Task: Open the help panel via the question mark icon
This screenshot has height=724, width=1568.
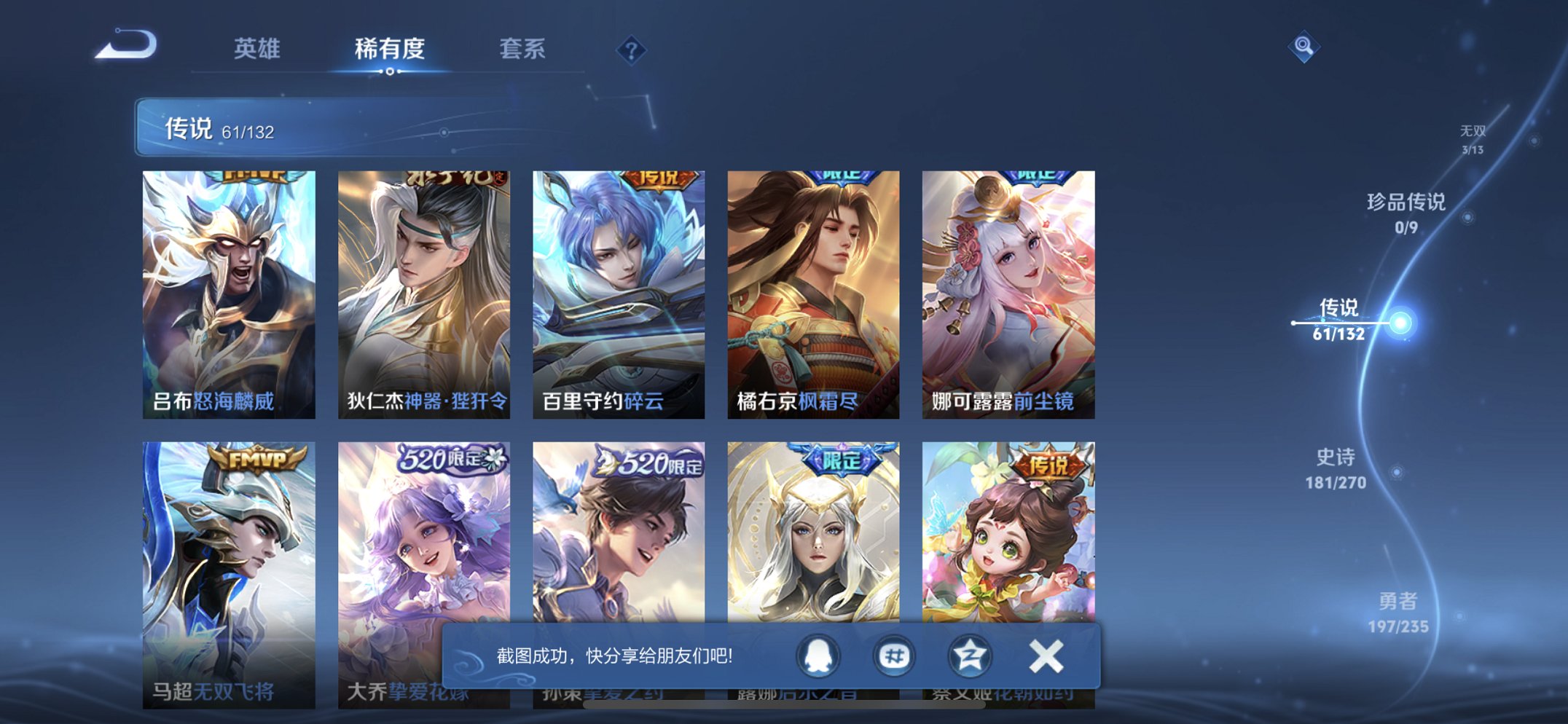Action: [x=631, y=50]
